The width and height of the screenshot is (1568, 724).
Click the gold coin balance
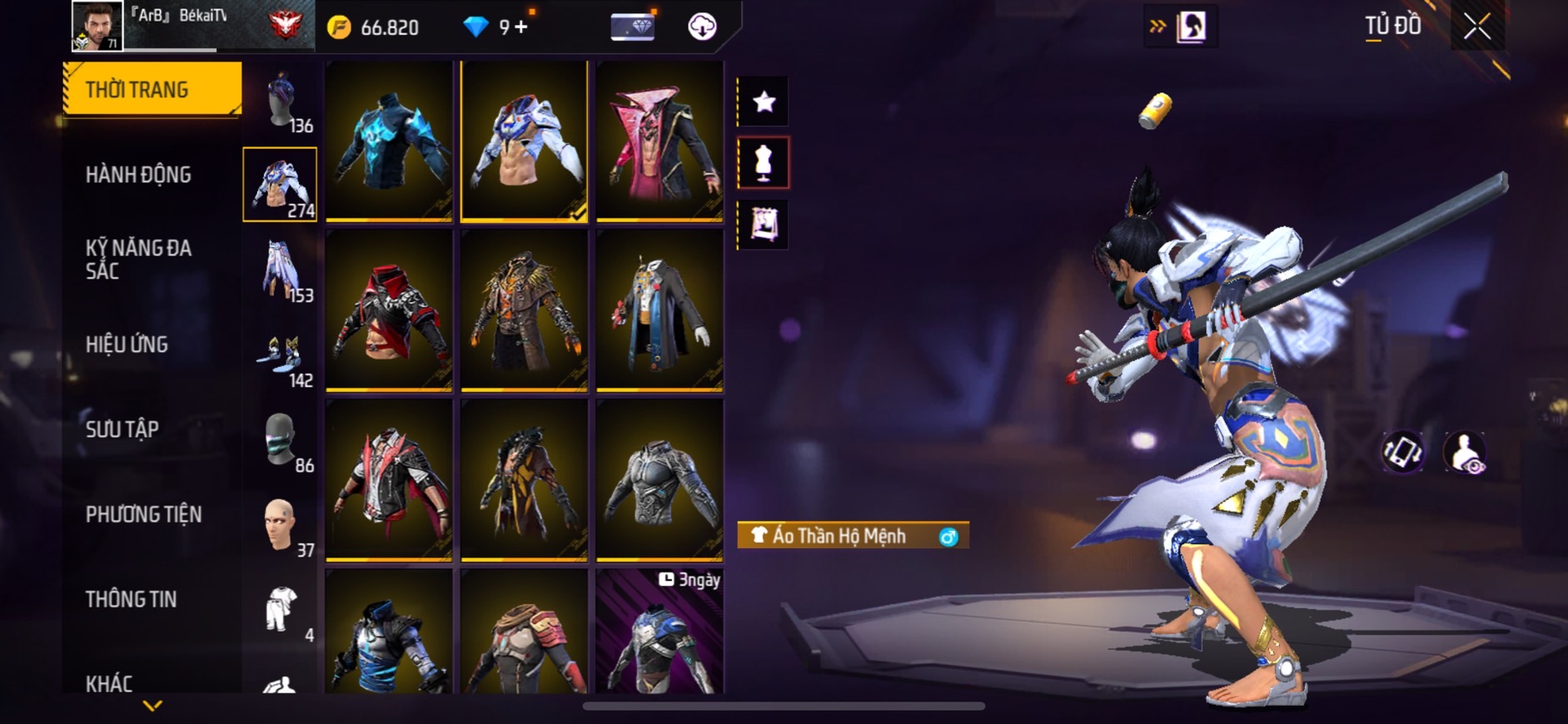(373, 27)
